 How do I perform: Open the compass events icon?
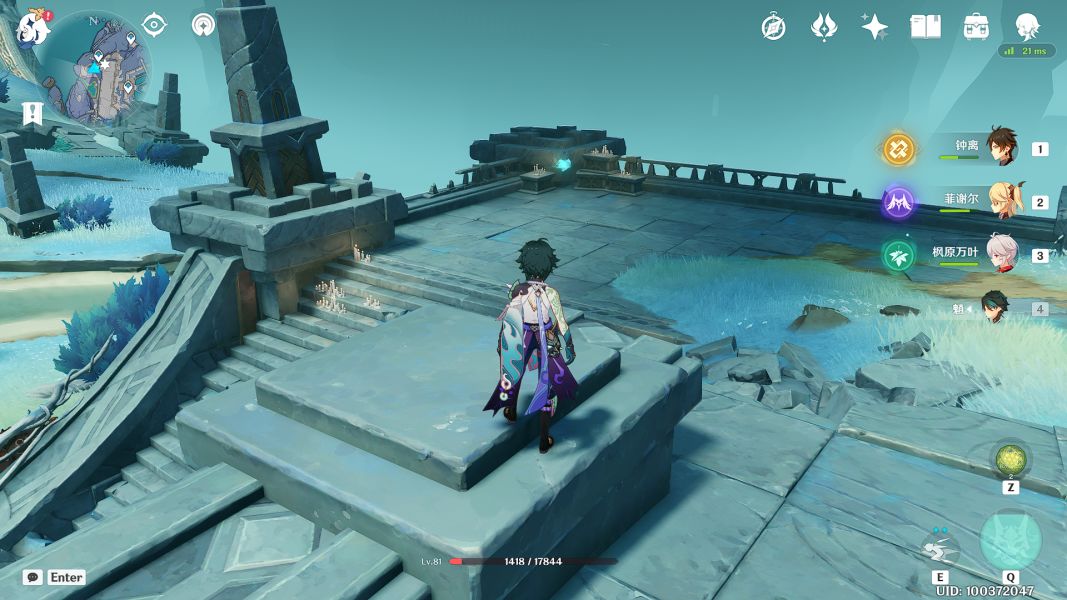point(773,27)
